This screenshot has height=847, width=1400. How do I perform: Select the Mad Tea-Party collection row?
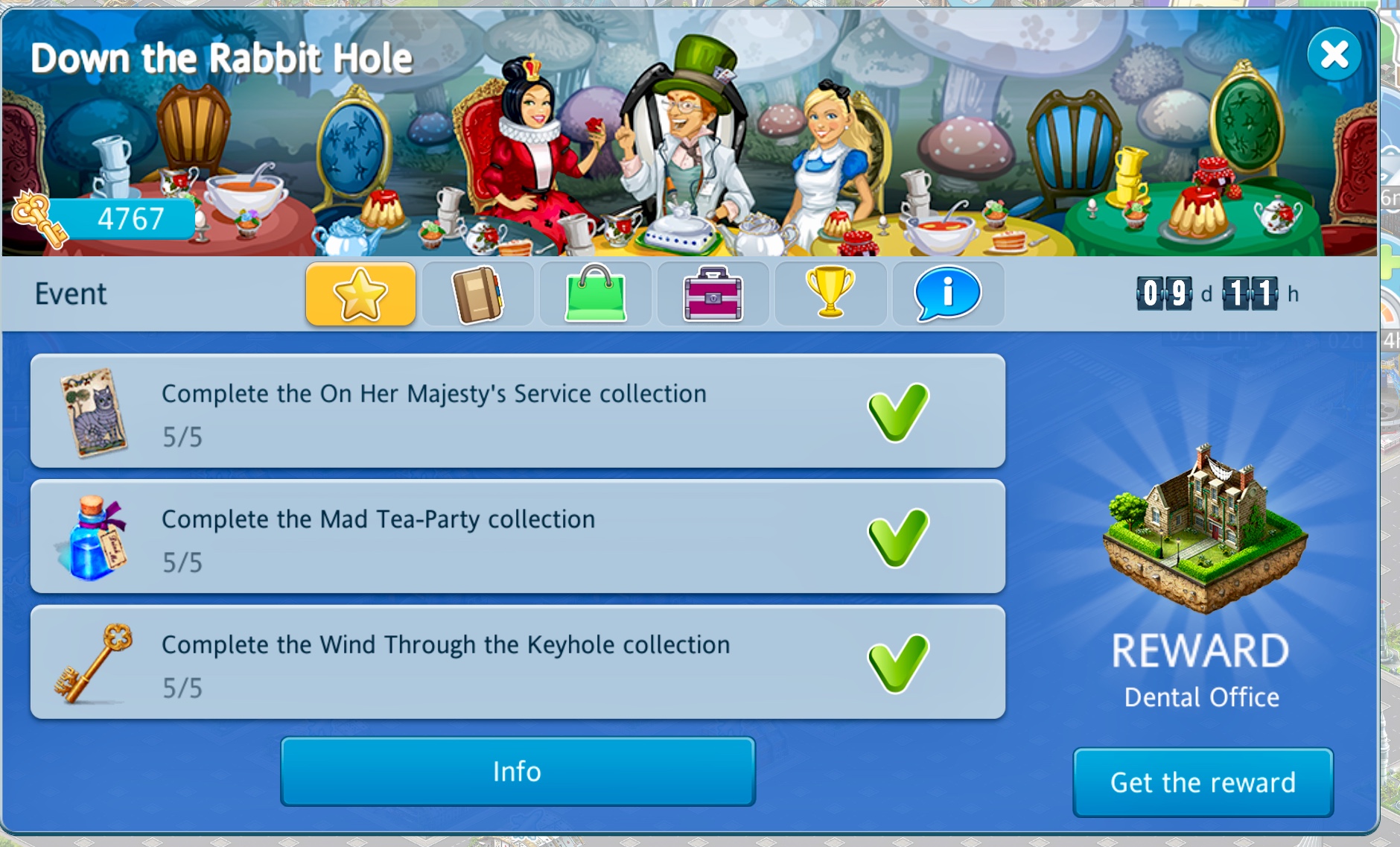coord(518,537)
